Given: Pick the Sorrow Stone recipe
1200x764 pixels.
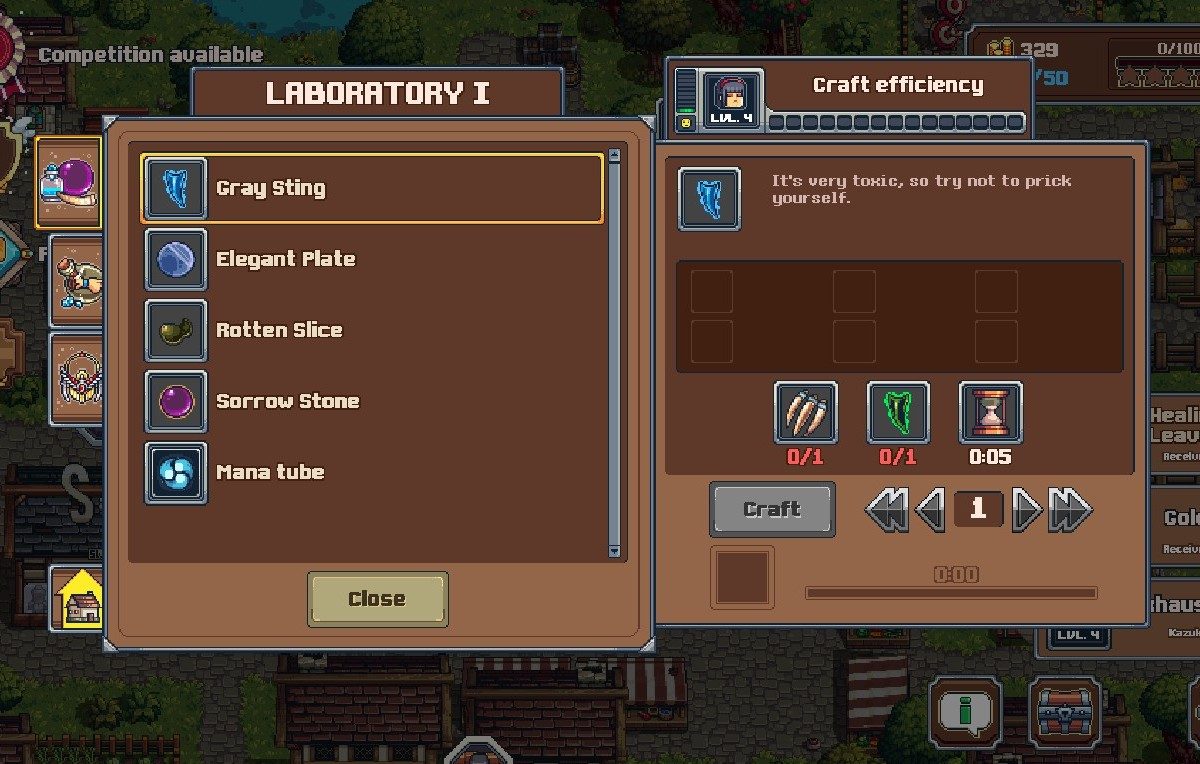Looking at the screenshot, I should pos(371,401).
